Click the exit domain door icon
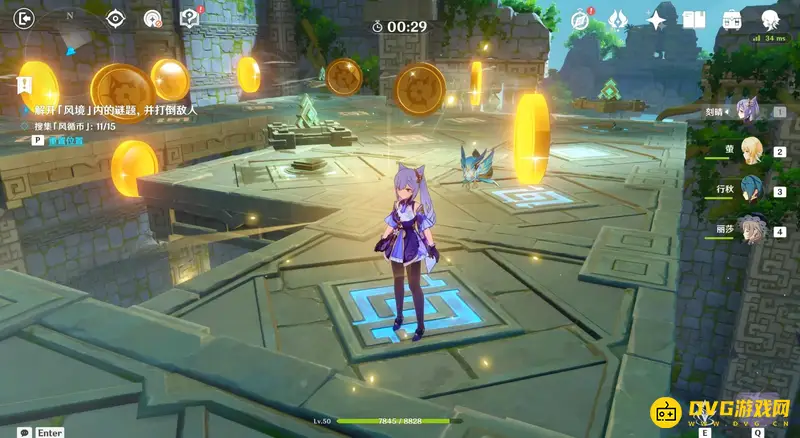800x438 pixels. 25,18
